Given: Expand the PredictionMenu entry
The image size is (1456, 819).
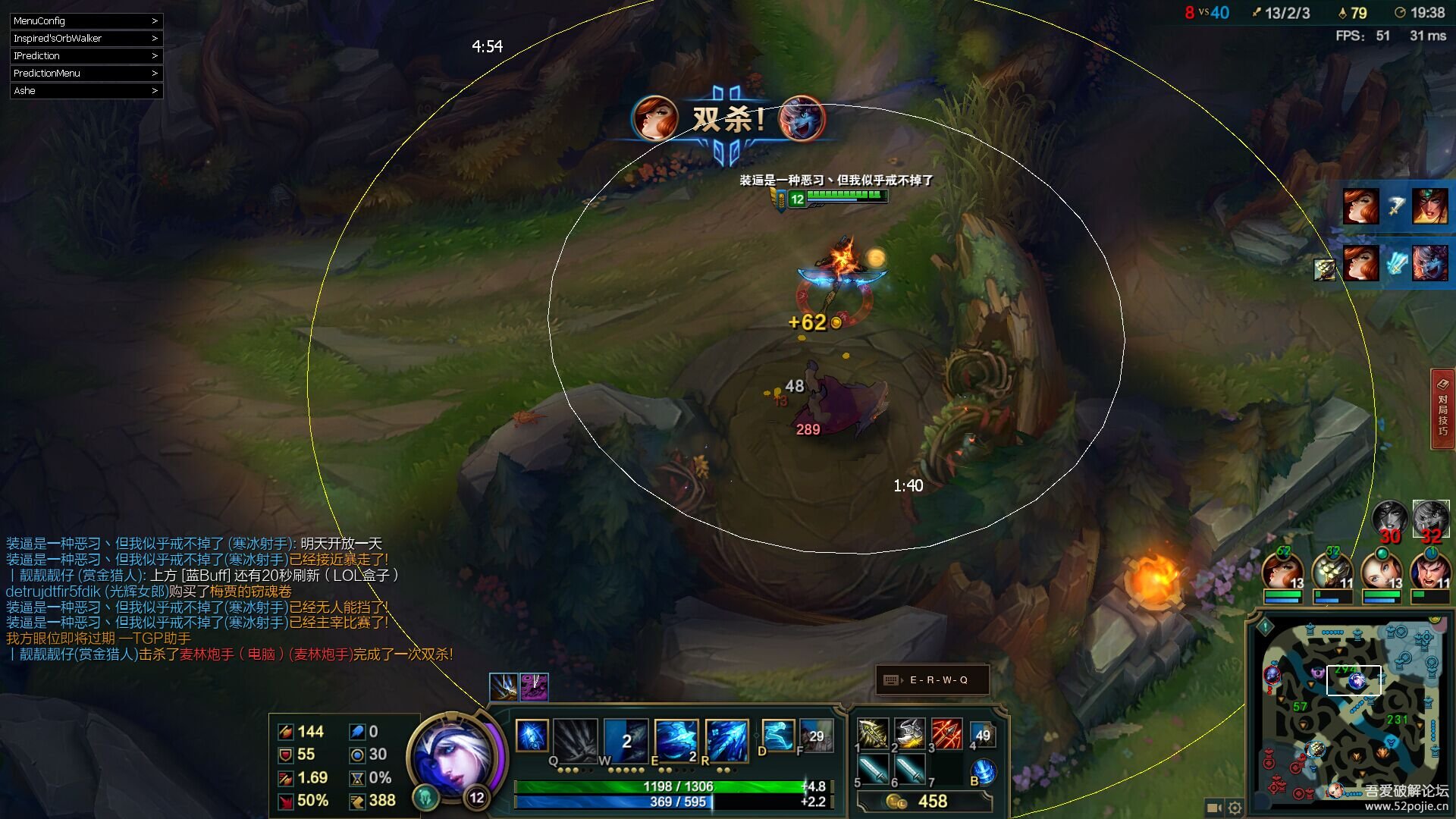Looking at the screenshot, I should (x=86, y=74).
